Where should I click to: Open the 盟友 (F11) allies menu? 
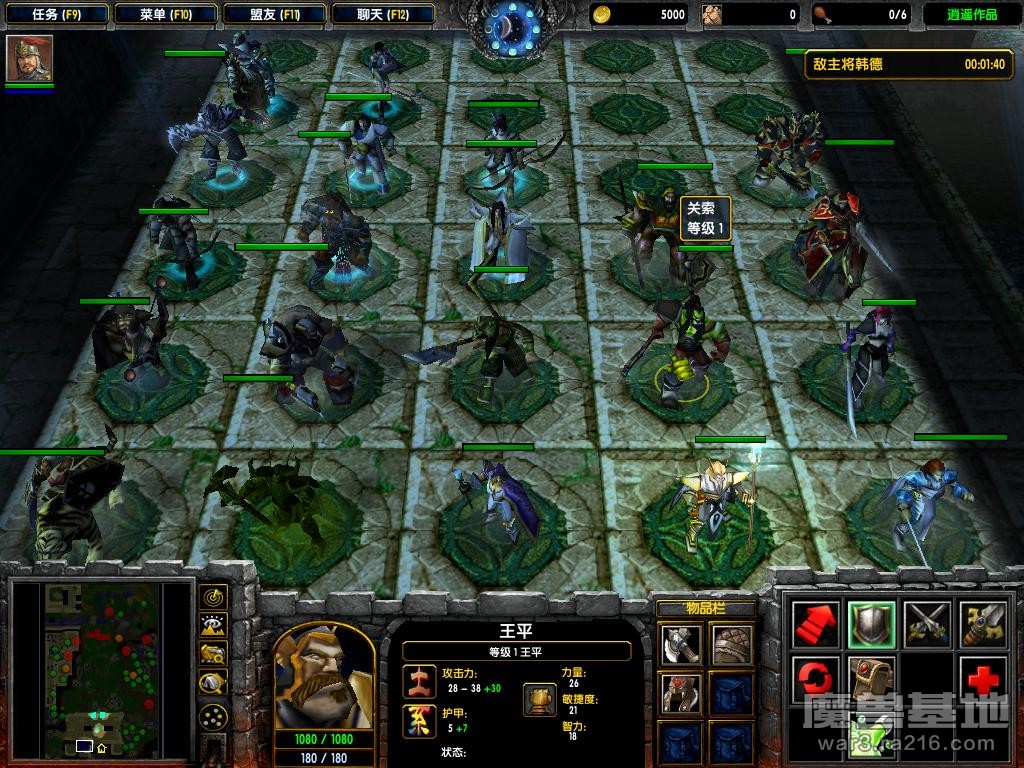(x=274, y=14)
